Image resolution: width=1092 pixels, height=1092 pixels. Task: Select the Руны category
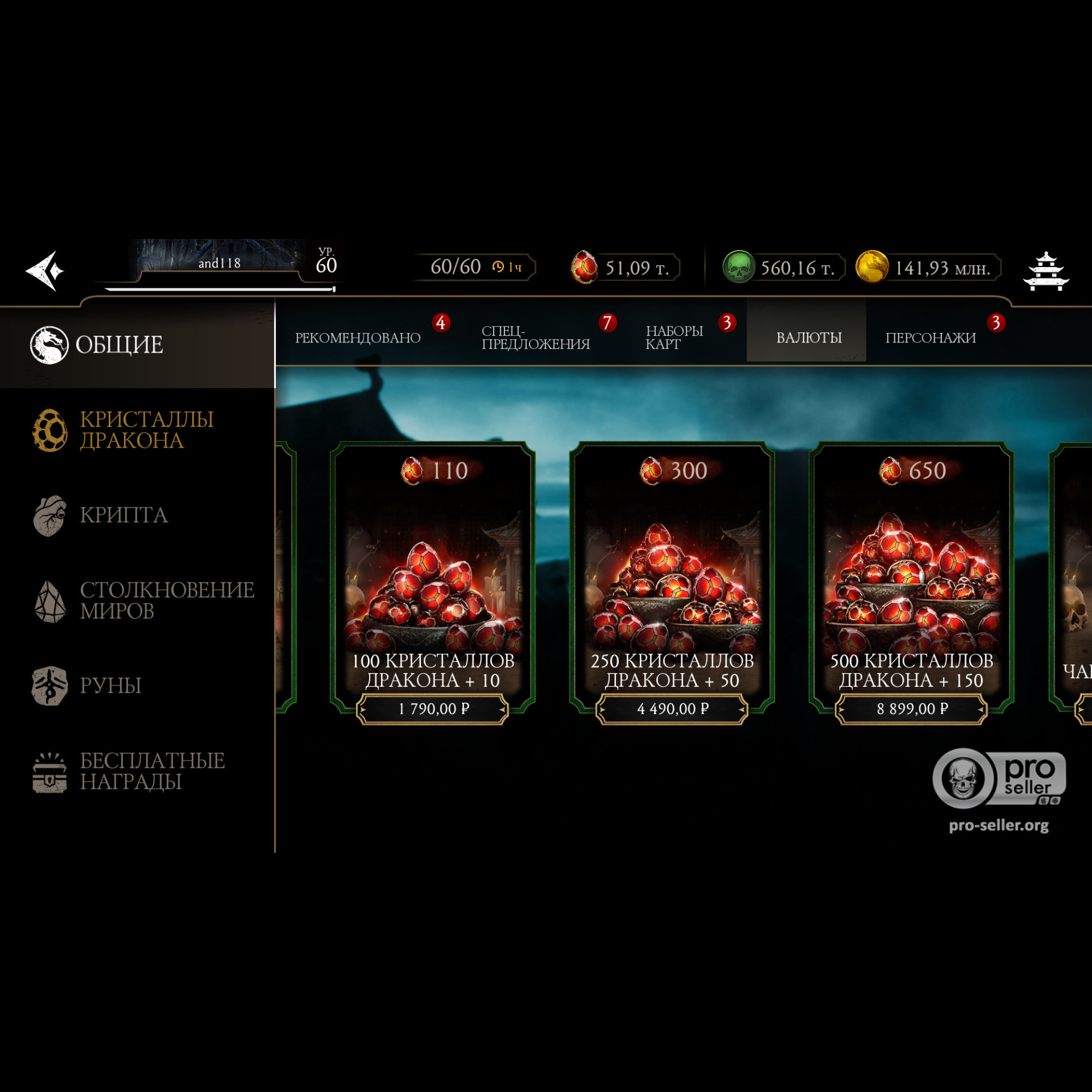point(110,685)
